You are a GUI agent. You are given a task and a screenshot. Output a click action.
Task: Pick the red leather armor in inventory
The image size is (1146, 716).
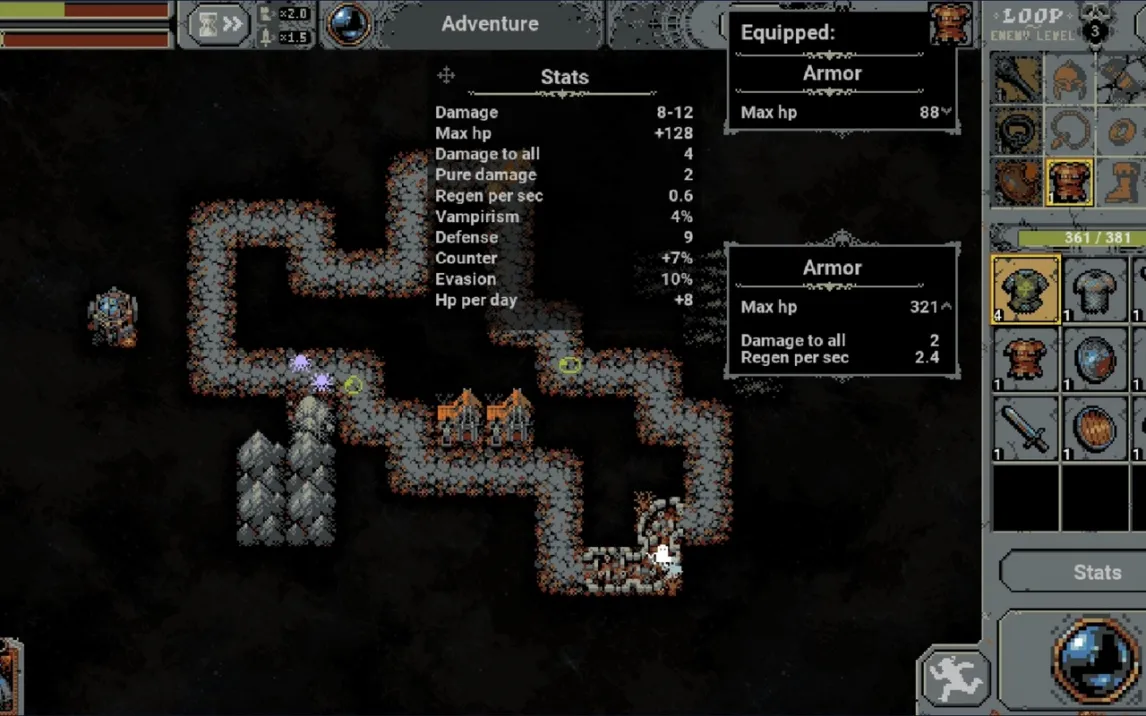point(1026,358)
